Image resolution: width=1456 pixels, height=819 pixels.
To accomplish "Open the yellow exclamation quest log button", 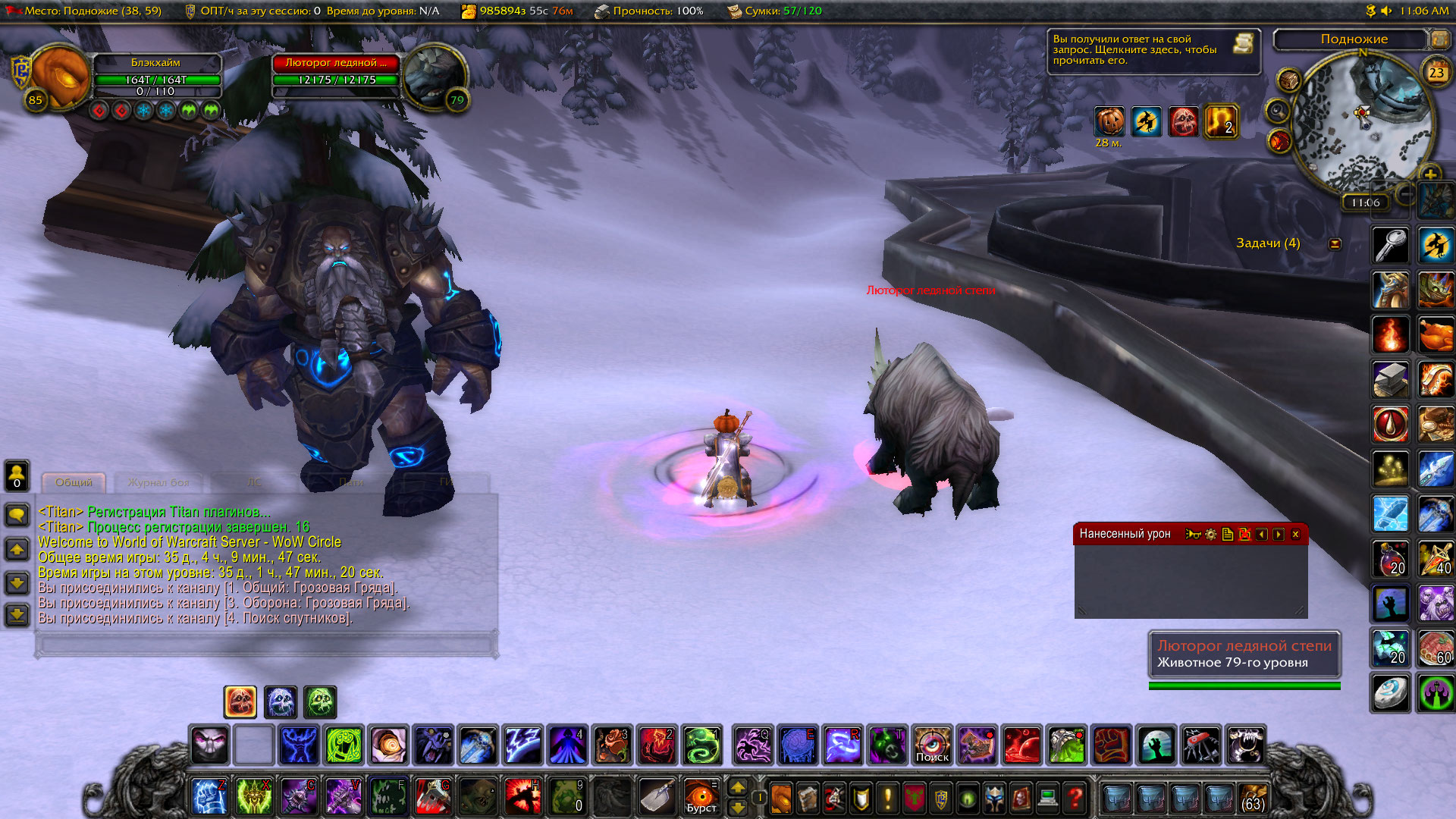I will coord(887,798).
